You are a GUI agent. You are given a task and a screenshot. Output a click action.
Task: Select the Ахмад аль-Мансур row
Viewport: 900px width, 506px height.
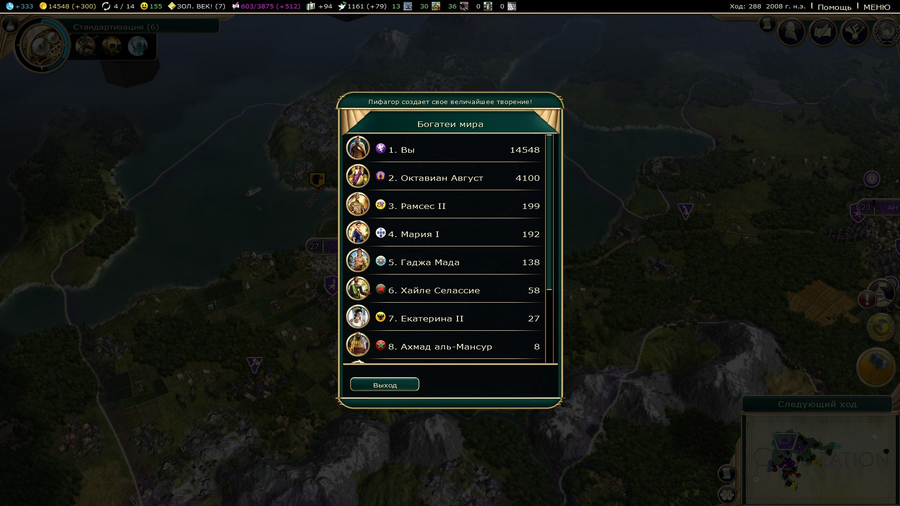point(445,346)
